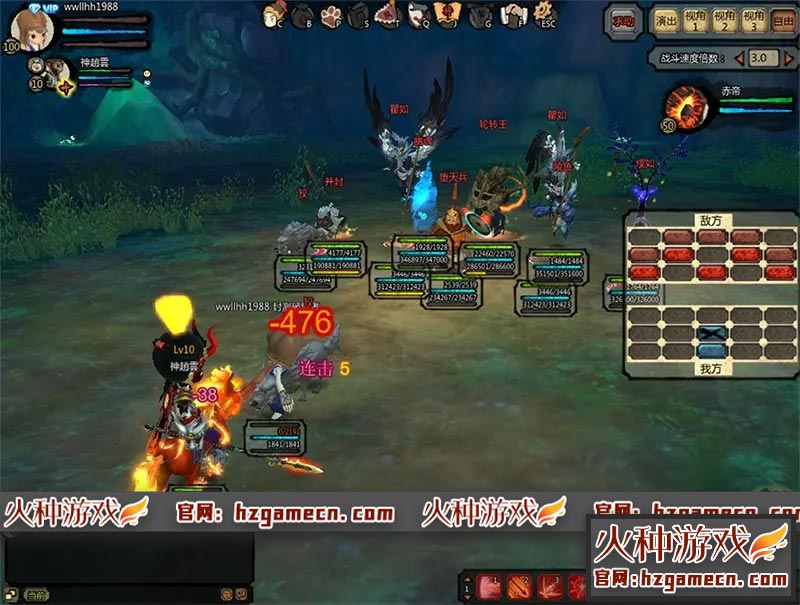Select the 演出 camera mode

665,19
